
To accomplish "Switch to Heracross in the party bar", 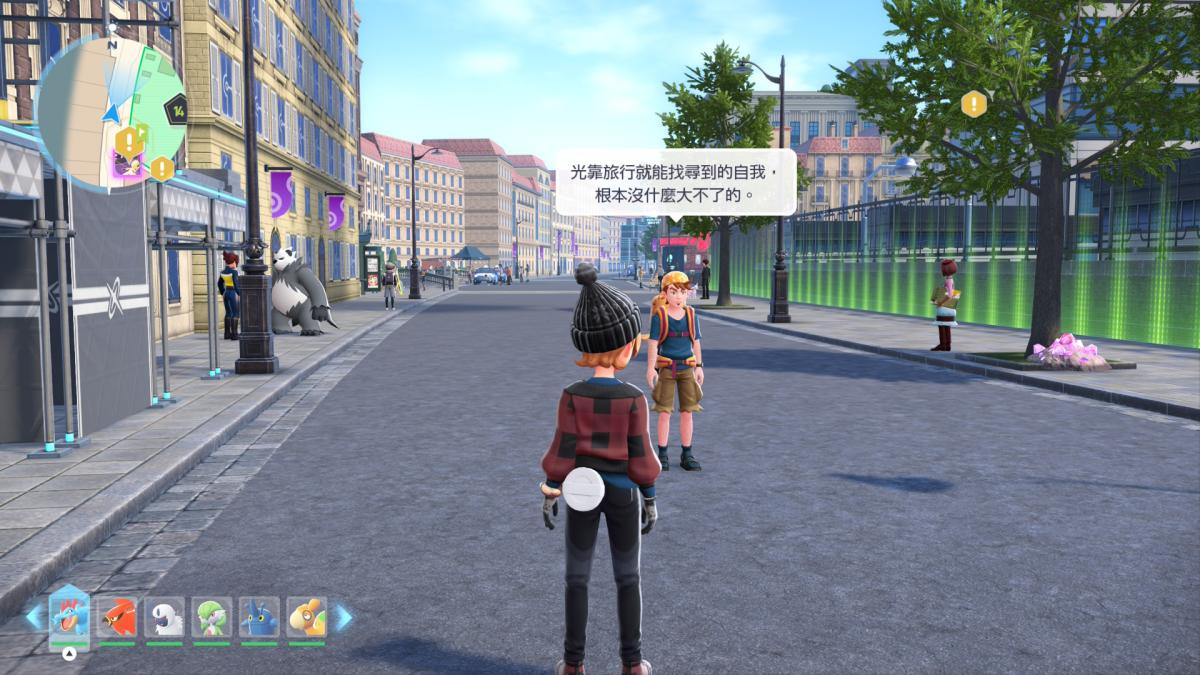I will (x=259, y=617).
